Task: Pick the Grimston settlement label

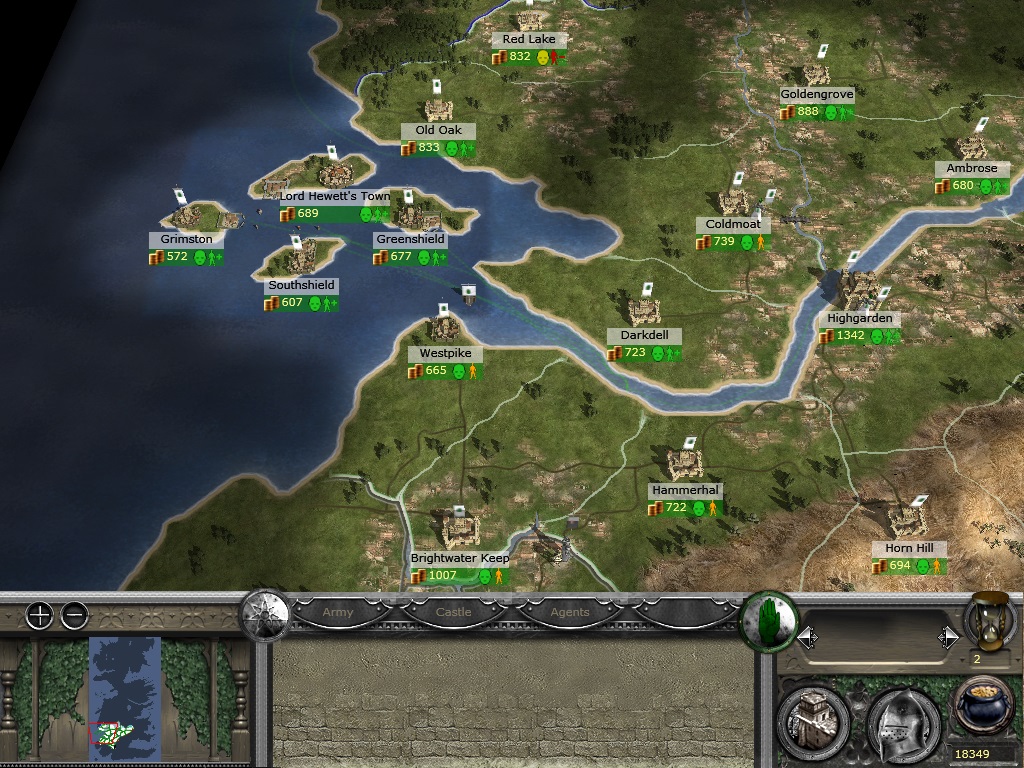Action: tap(186, 240)
